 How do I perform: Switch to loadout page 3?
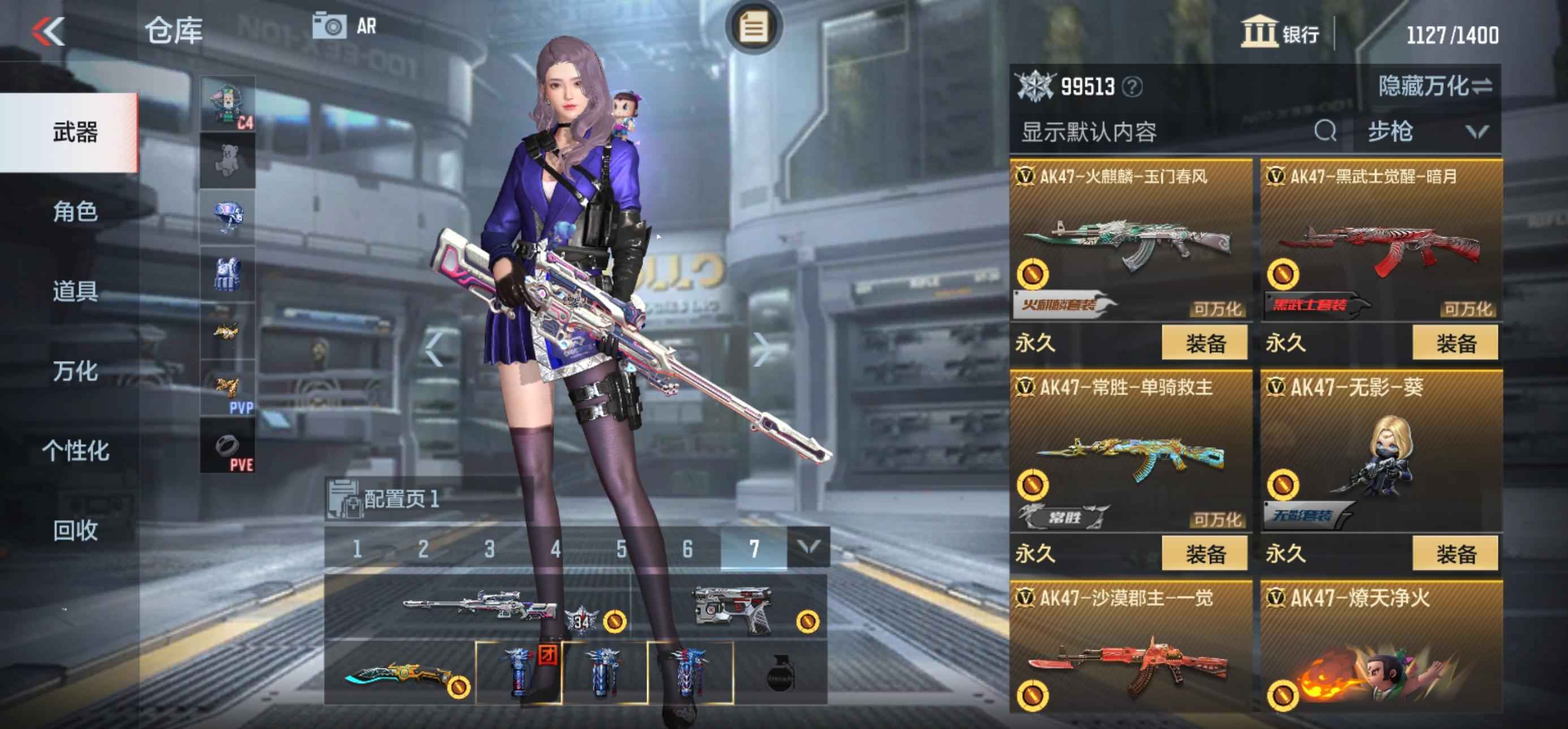click(489, 550)
